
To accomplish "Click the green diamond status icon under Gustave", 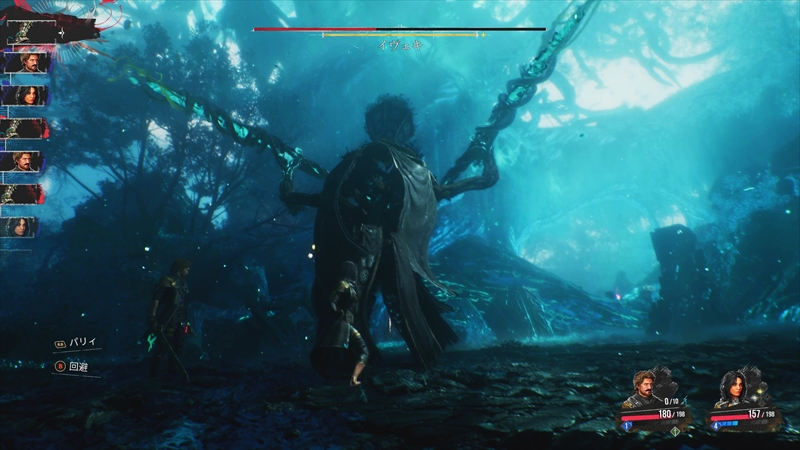I will coord(674,432).
